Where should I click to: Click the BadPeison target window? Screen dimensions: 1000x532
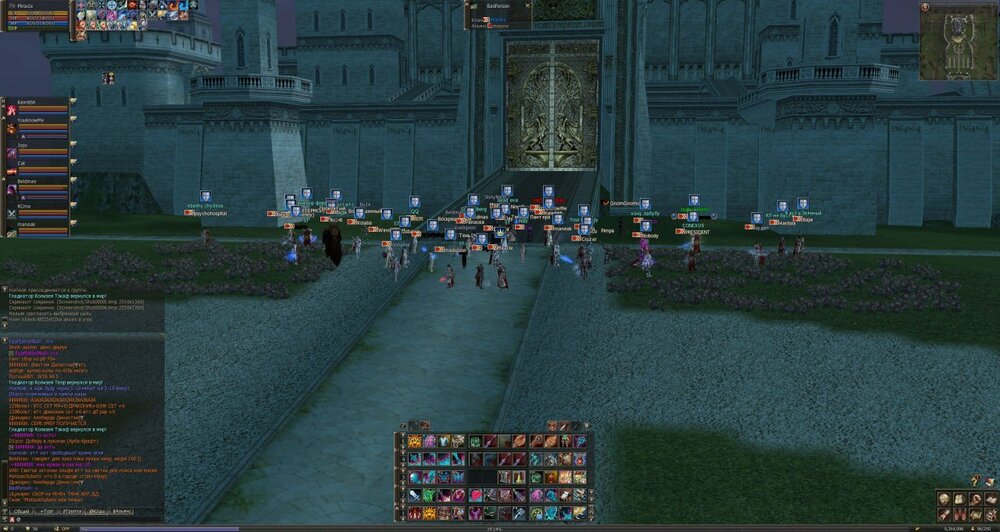click(500, 14)
